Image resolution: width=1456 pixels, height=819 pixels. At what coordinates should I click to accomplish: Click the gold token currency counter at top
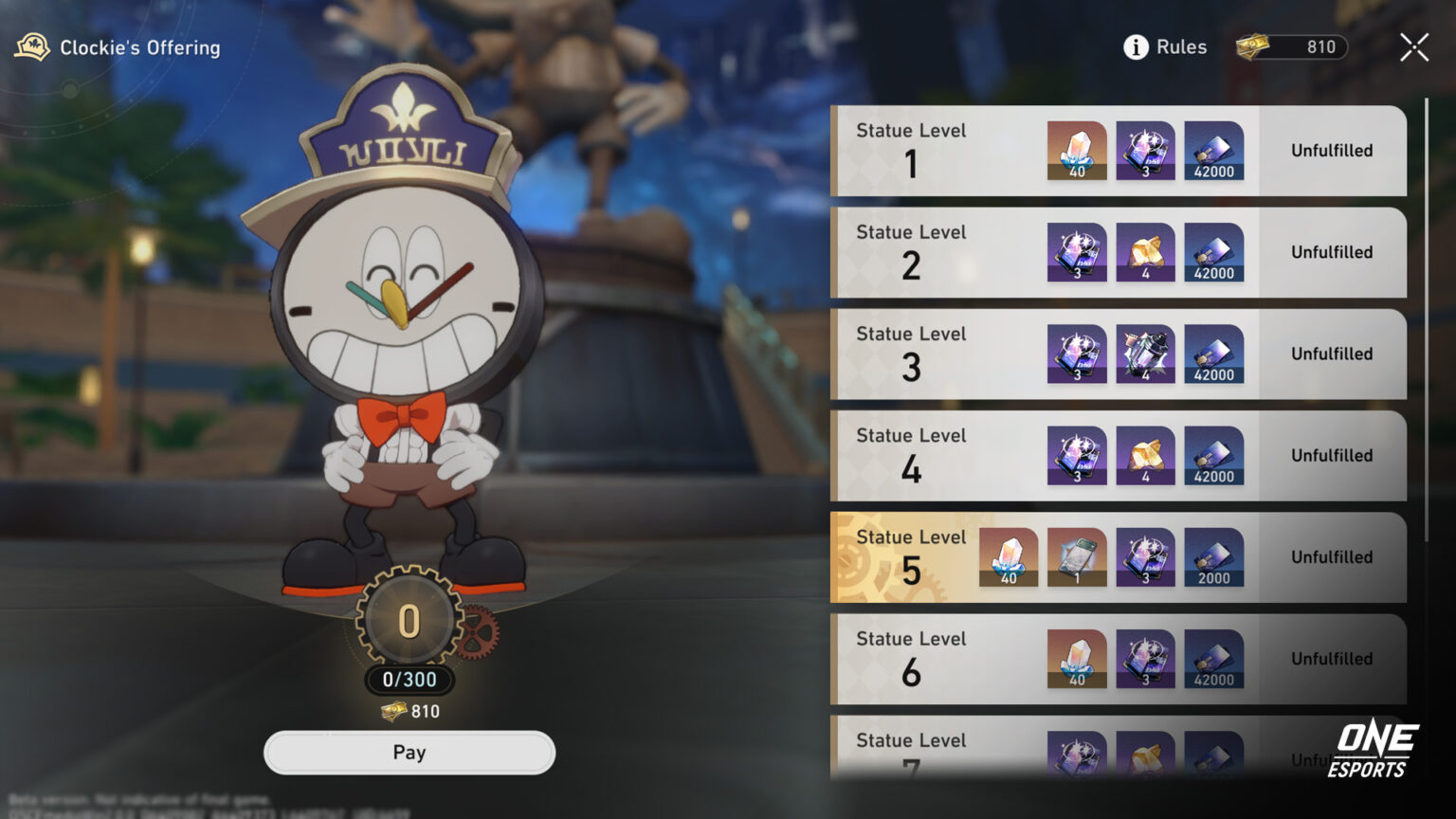click(x=1293, y=47)
